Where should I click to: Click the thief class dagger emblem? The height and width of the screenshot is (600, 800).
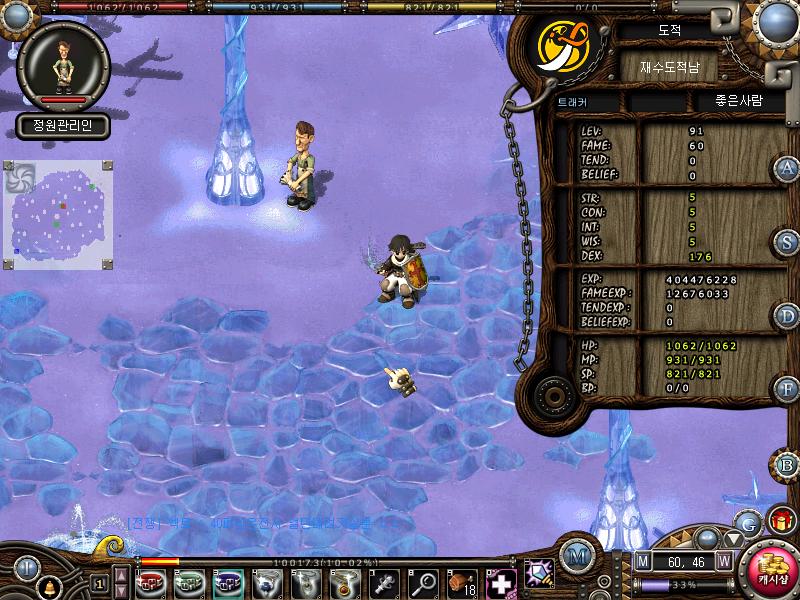click(x=562, y=44)
